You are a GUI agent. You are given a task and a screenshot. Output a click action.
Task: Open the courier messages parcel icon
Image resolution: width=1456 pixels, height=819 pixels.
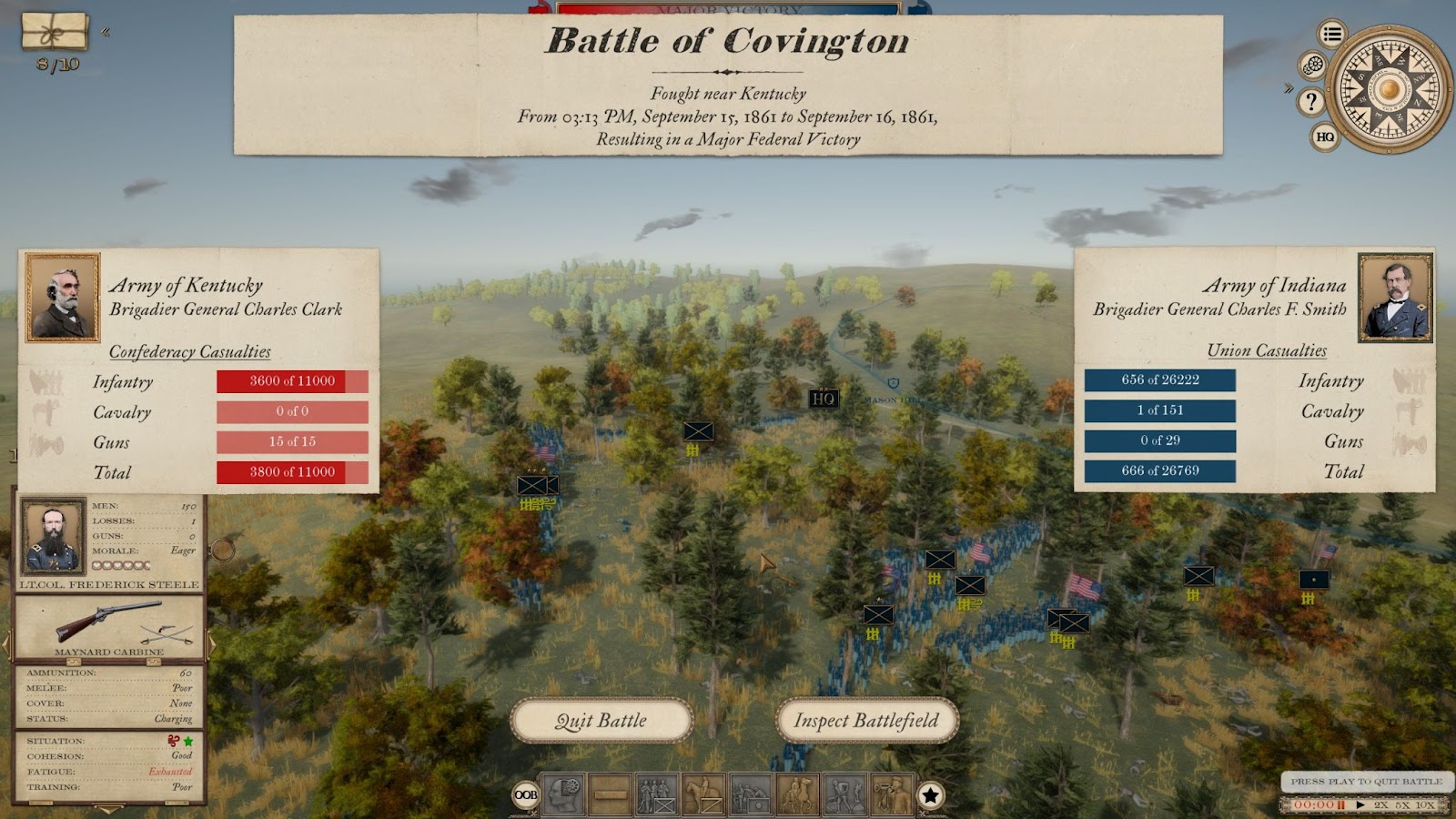click(56, 32)
